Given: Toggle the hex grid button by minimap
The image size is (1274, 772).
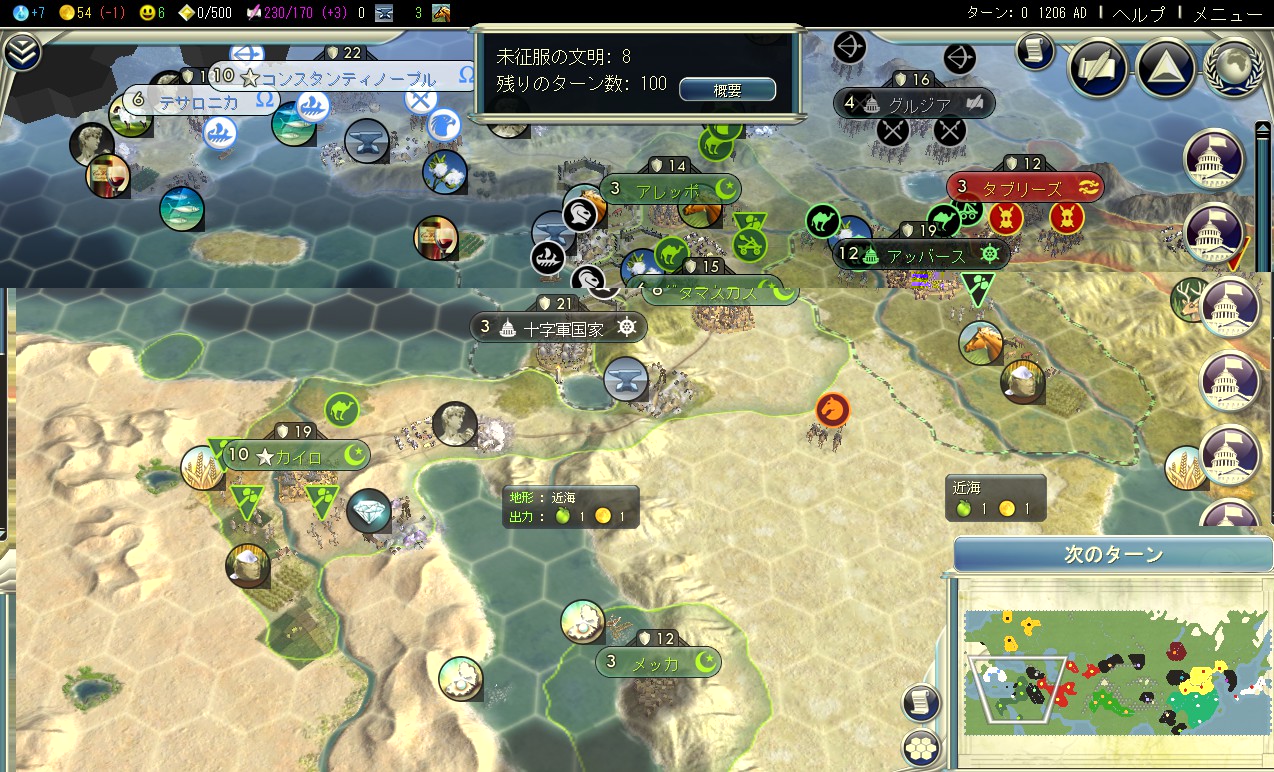Looking at the screenshot, I should coord(920,746).
